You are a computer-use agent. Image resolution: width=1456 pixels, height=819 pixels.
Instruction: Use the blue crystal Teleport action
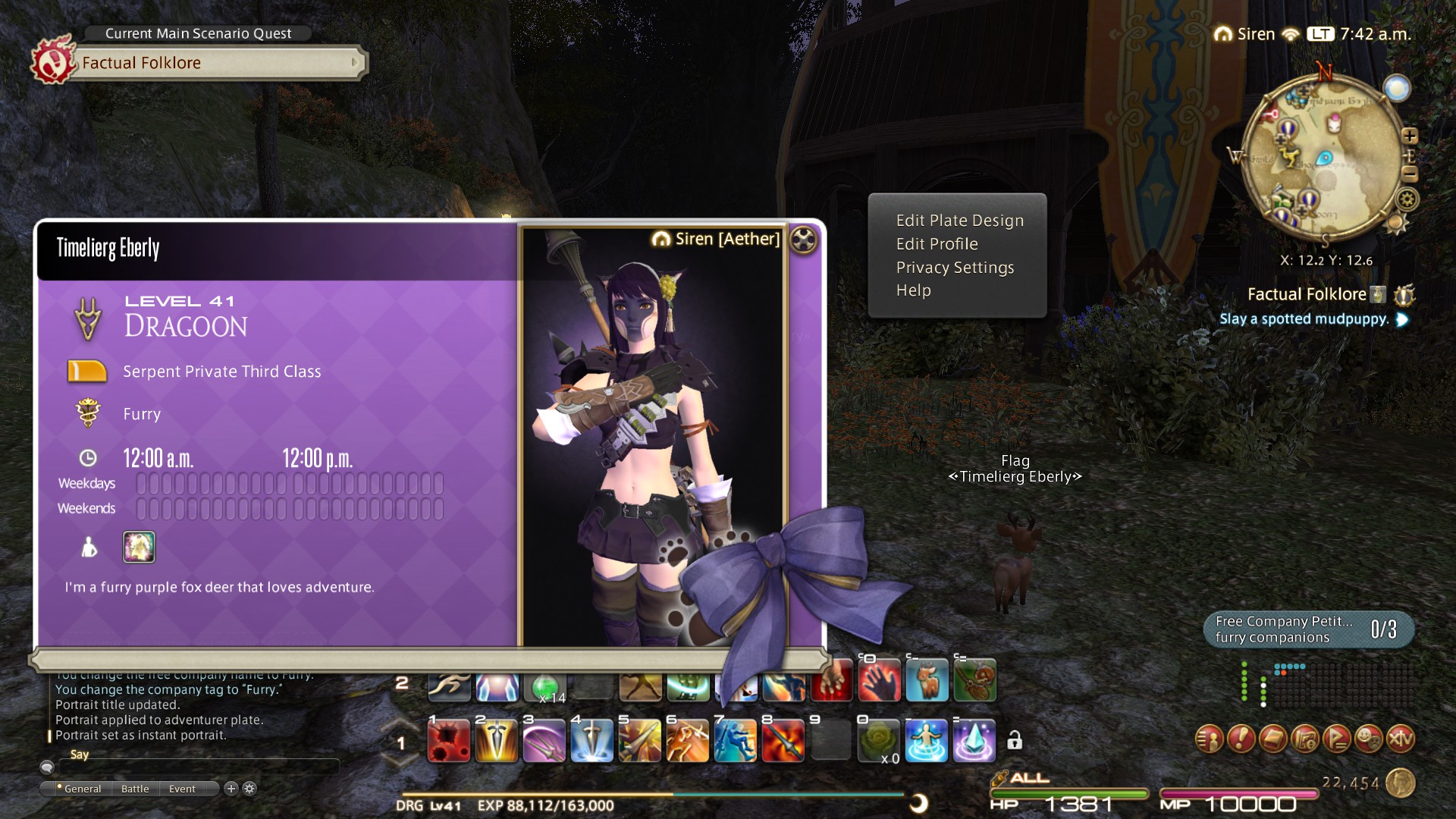pyautogui.click(x=974, y=741)
